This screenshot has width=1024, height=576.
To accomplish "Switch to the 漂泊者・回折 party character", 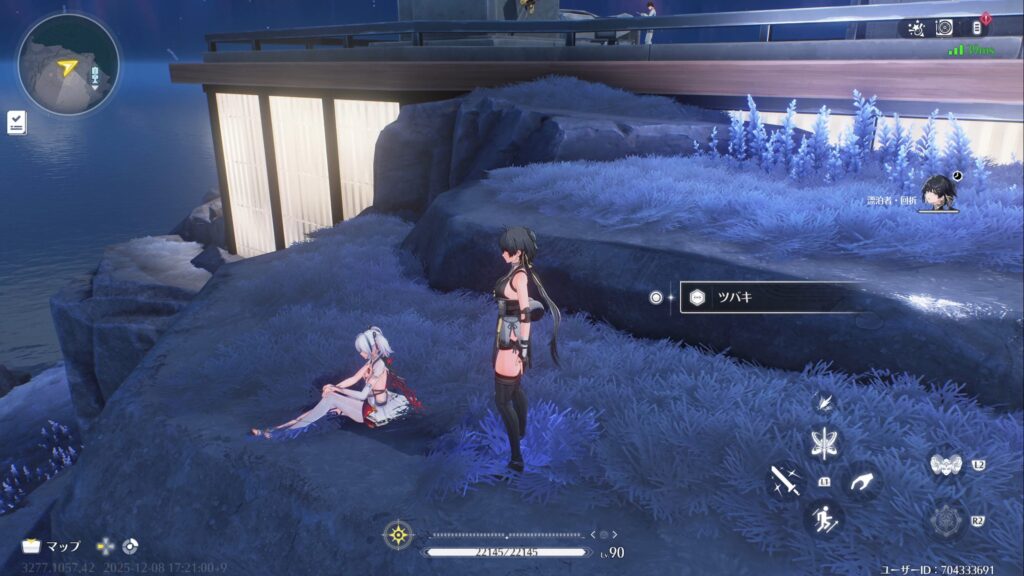I will pyautogui.click(x=940, y=192).
